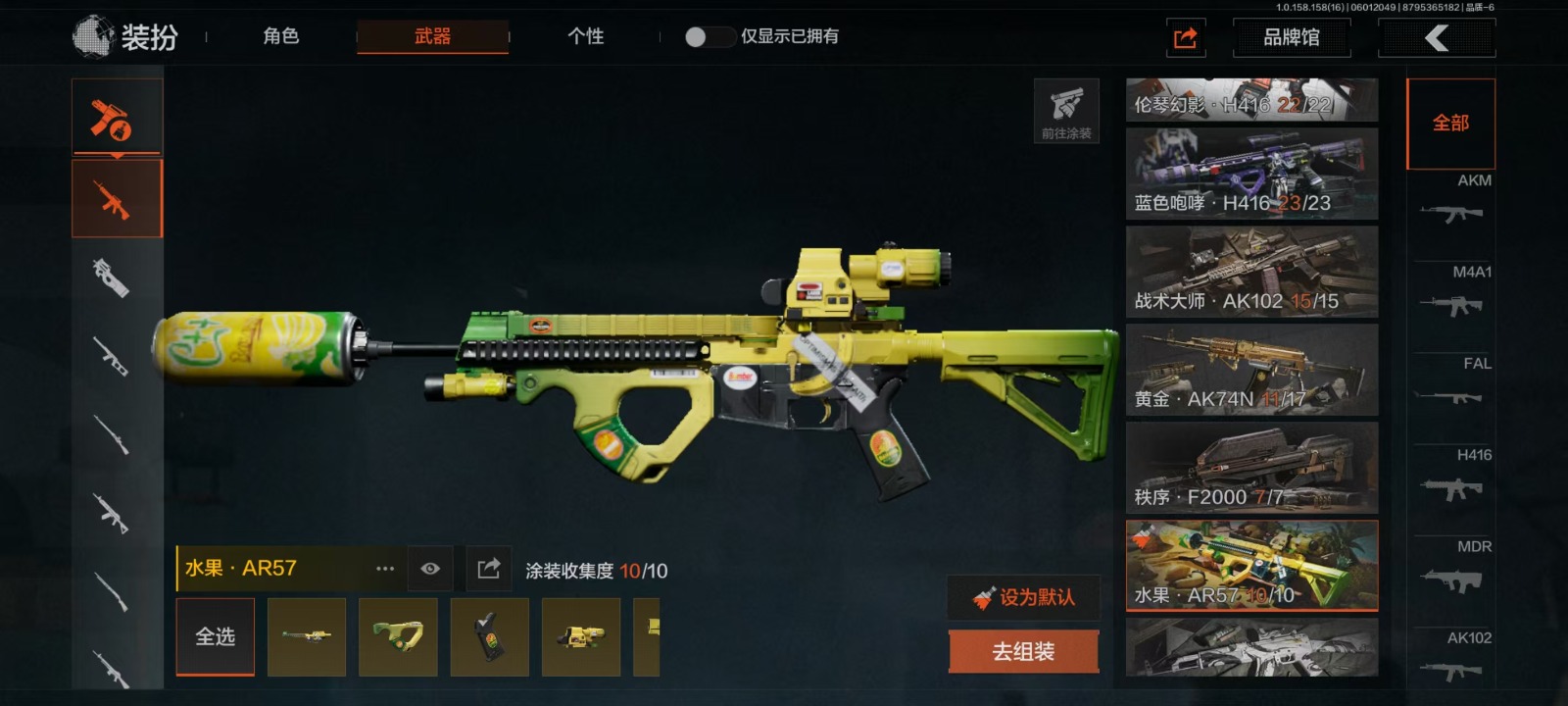1568x706 pixels.
Task: Filter skins by MDR
Action: (x=1454, y=569)
